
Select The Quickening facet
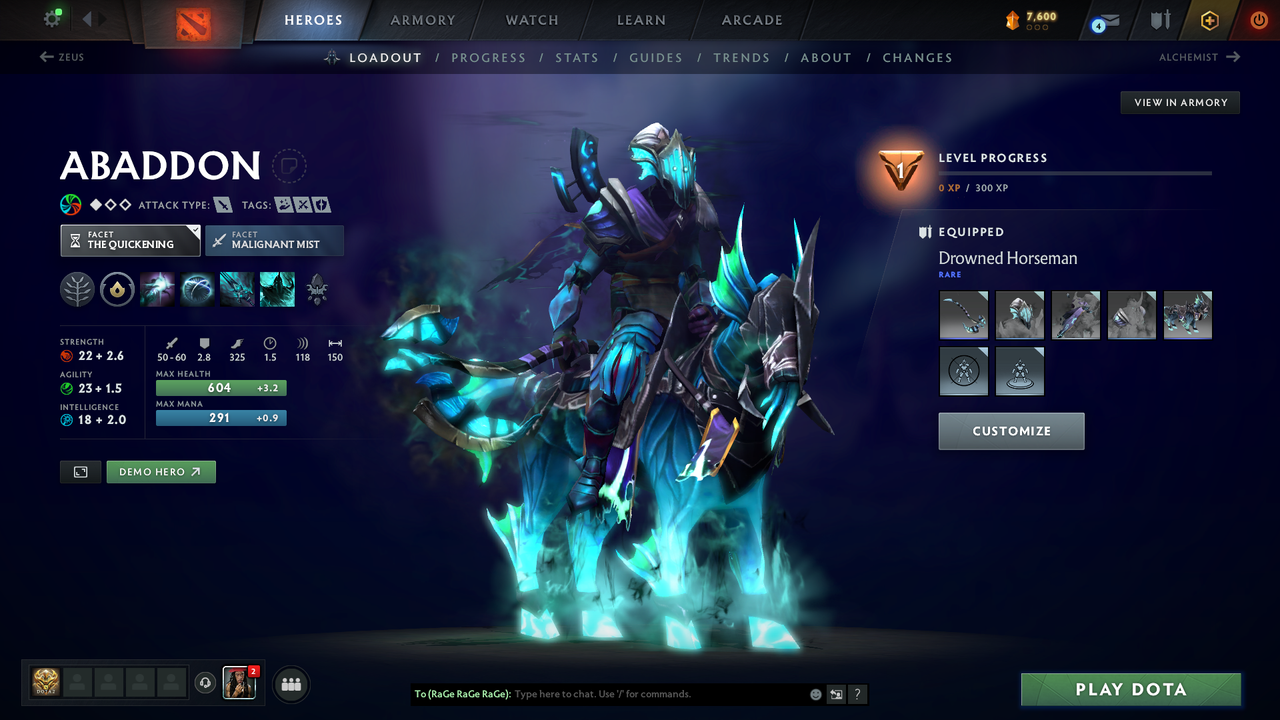click(x=130, y=240)
